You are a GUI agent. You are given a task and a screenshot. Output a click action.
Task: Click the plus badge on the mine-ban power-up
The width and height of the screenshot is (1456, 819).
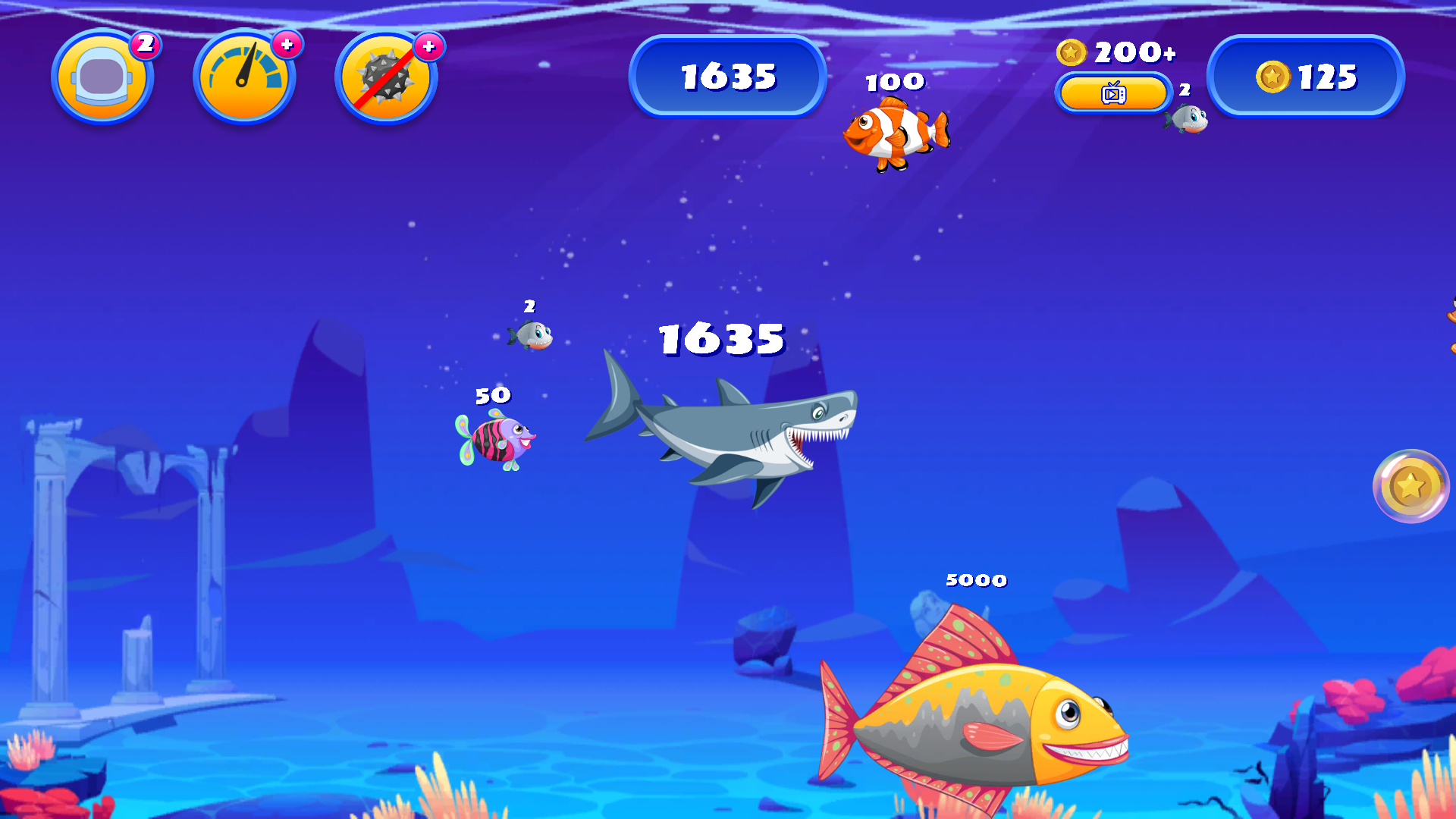[428, 45]
